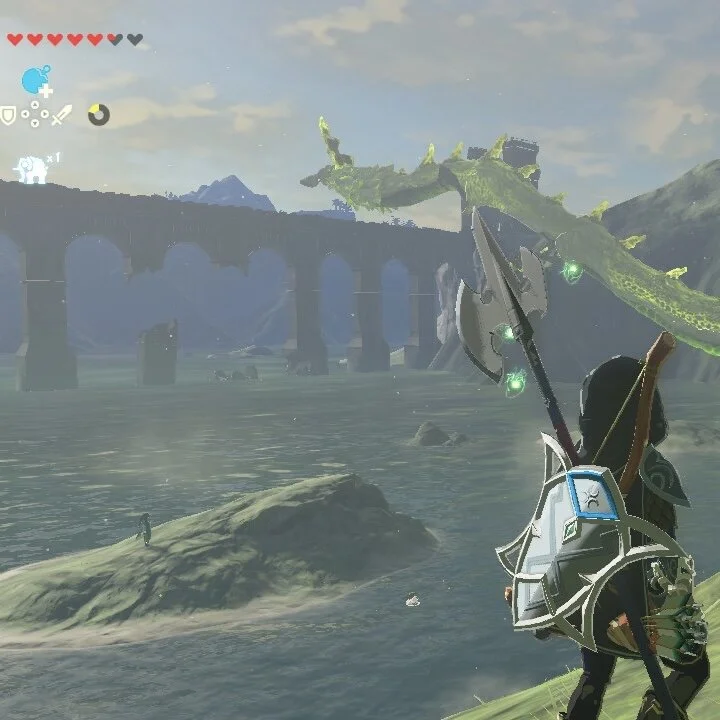This screenshot has height=720, width=720.
Task: Activate the Mipha's Grace elephant icon
Action: (32, 168)
